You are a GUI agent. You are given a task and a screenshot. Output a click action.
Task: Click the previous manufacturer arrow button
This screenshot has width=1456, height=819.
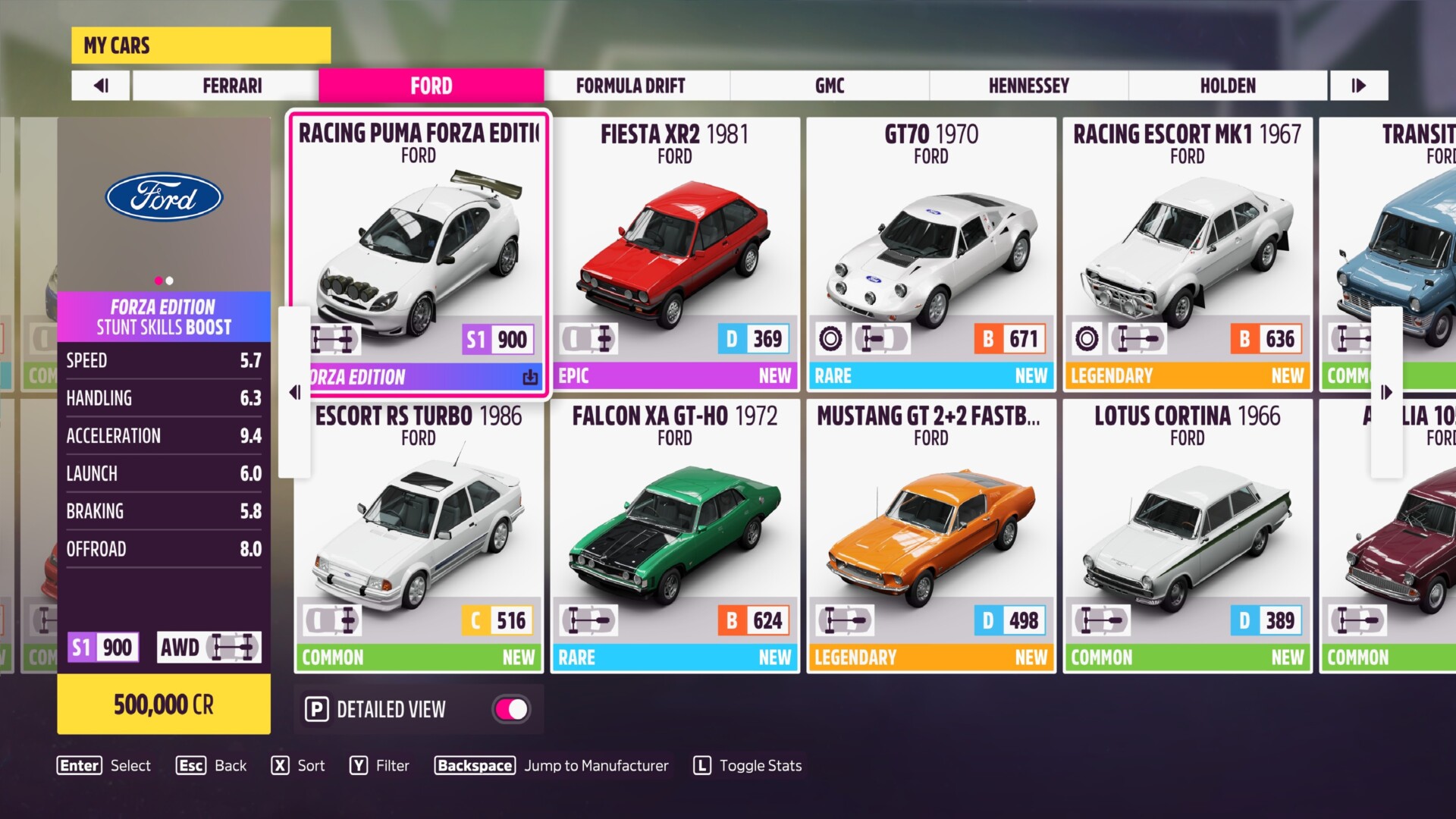coord(101,86)
